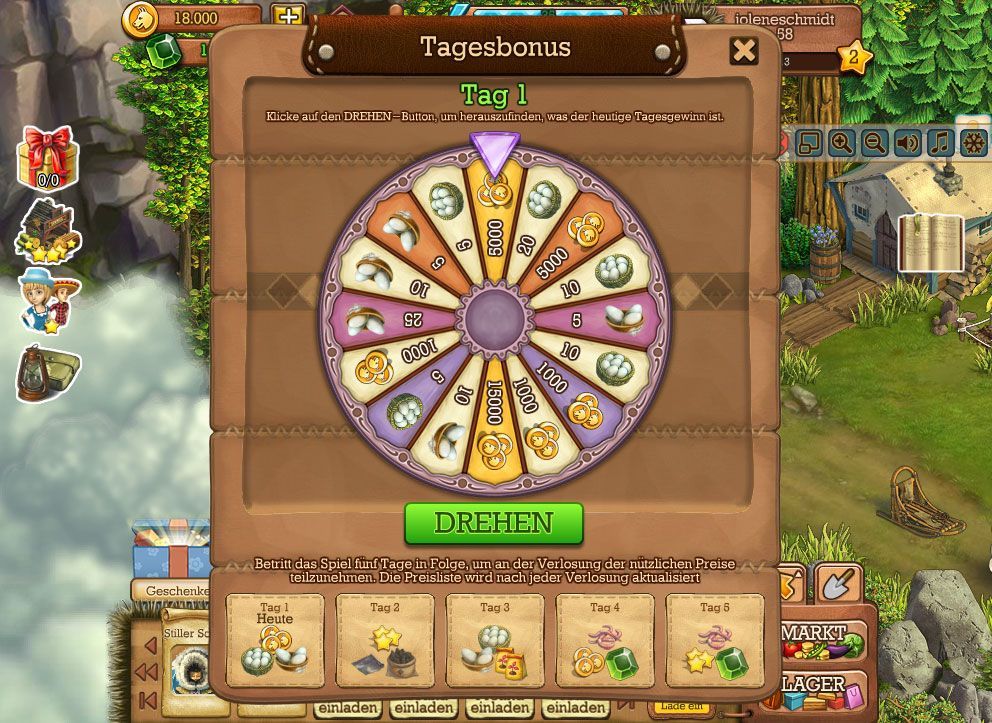Screen dimensions: 992x723
Task: Select the shovel tool
Action: pyautogui.click(x=838, y=583)
